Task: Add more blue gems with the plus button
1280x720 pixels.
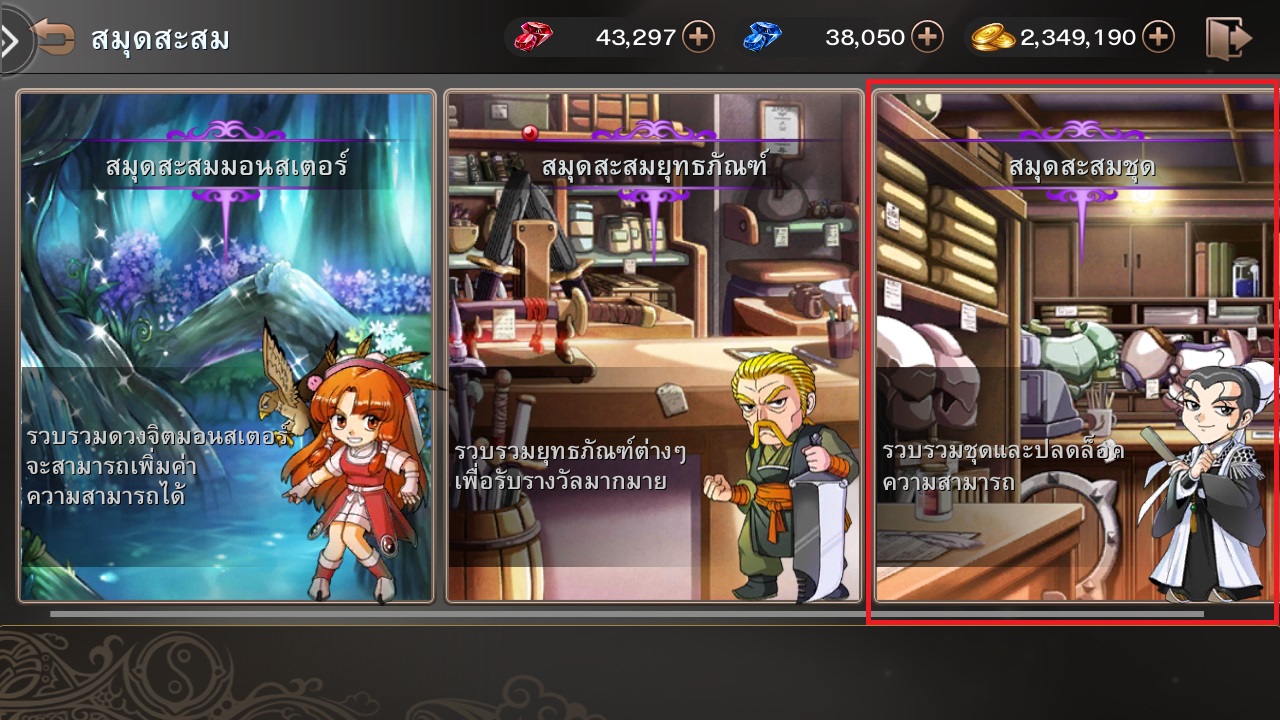Action: tap(928, 38)
